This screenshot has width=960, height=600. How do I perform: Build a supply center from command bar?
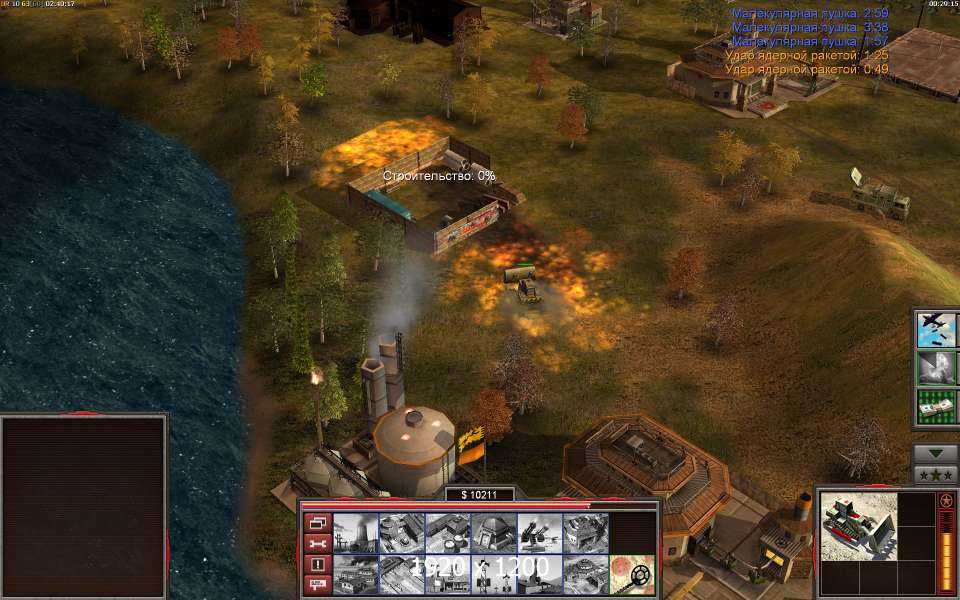point(447,532)
